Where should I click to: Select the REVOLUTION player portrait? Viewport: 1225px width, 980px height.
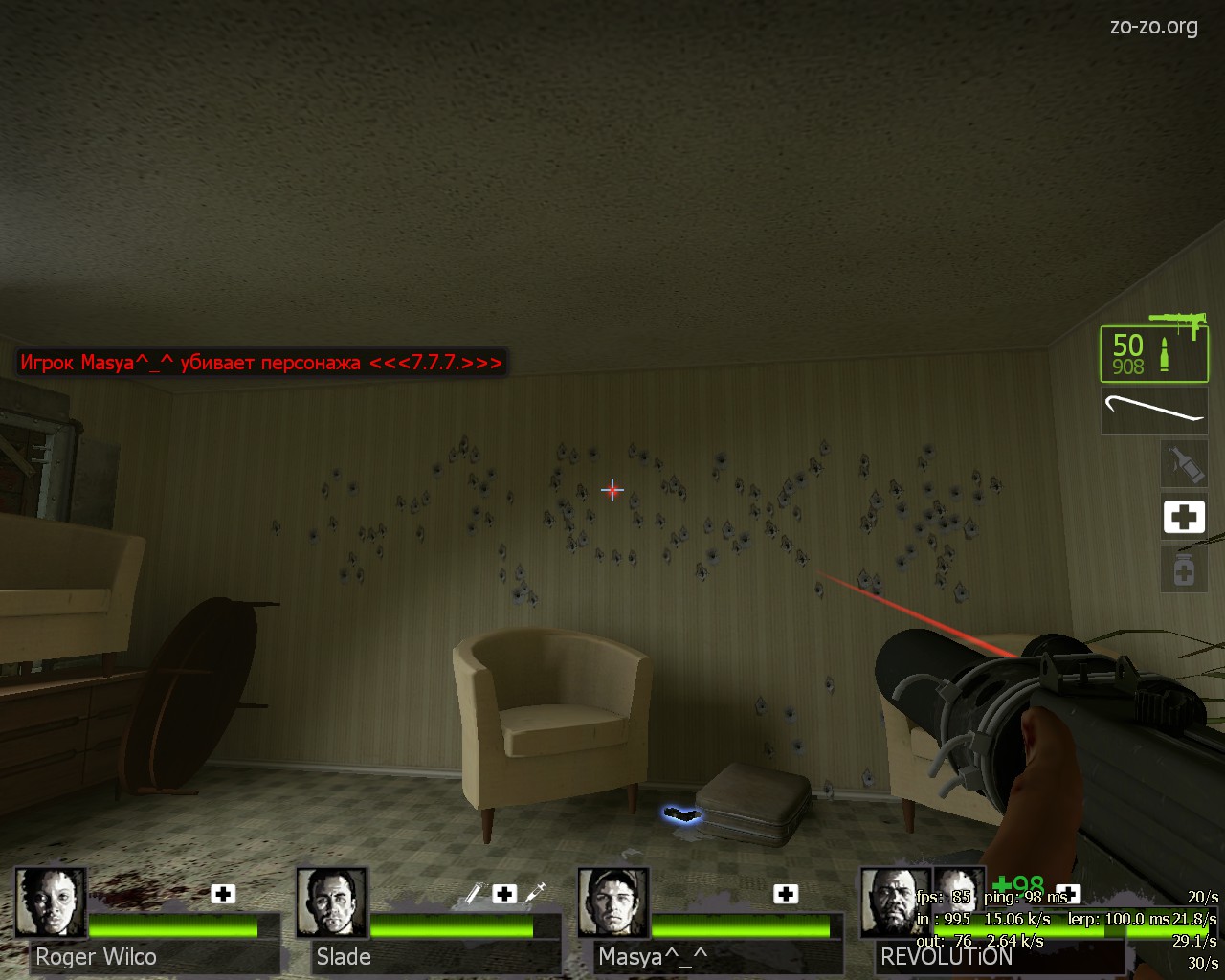tap(895, 902)
